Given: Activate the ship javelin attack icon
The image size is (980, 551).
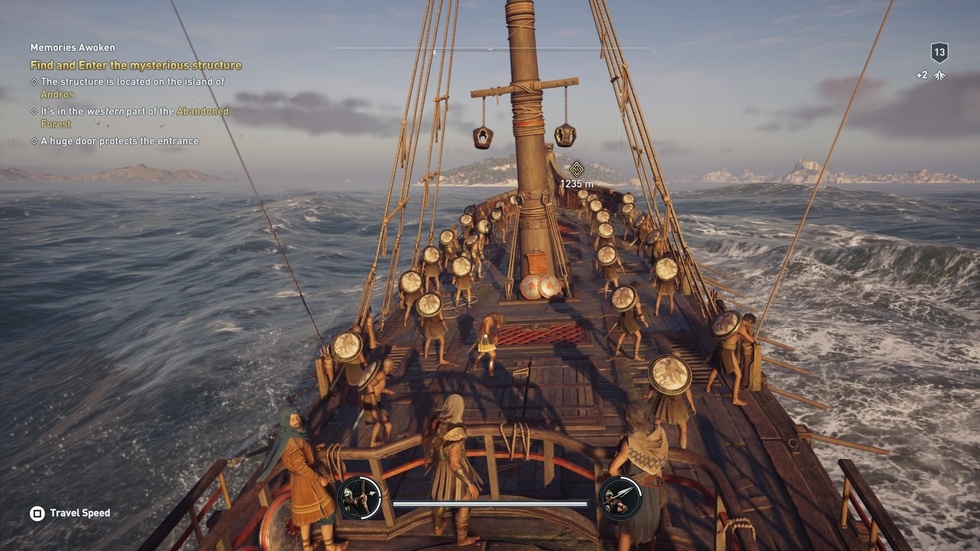Looking at the screenshot, I should point(620,497).
